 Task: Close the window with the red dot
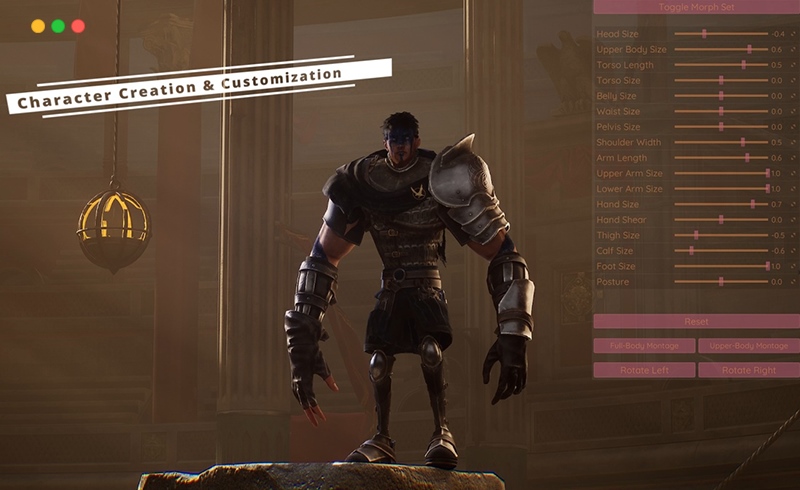[x=78, y=26]
